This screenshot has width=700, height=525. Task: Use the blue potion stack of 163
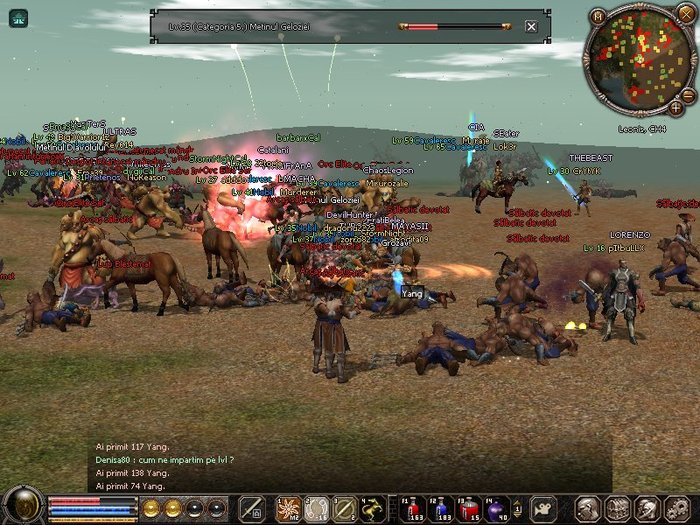pyautogui.click(x=410, y=507)
